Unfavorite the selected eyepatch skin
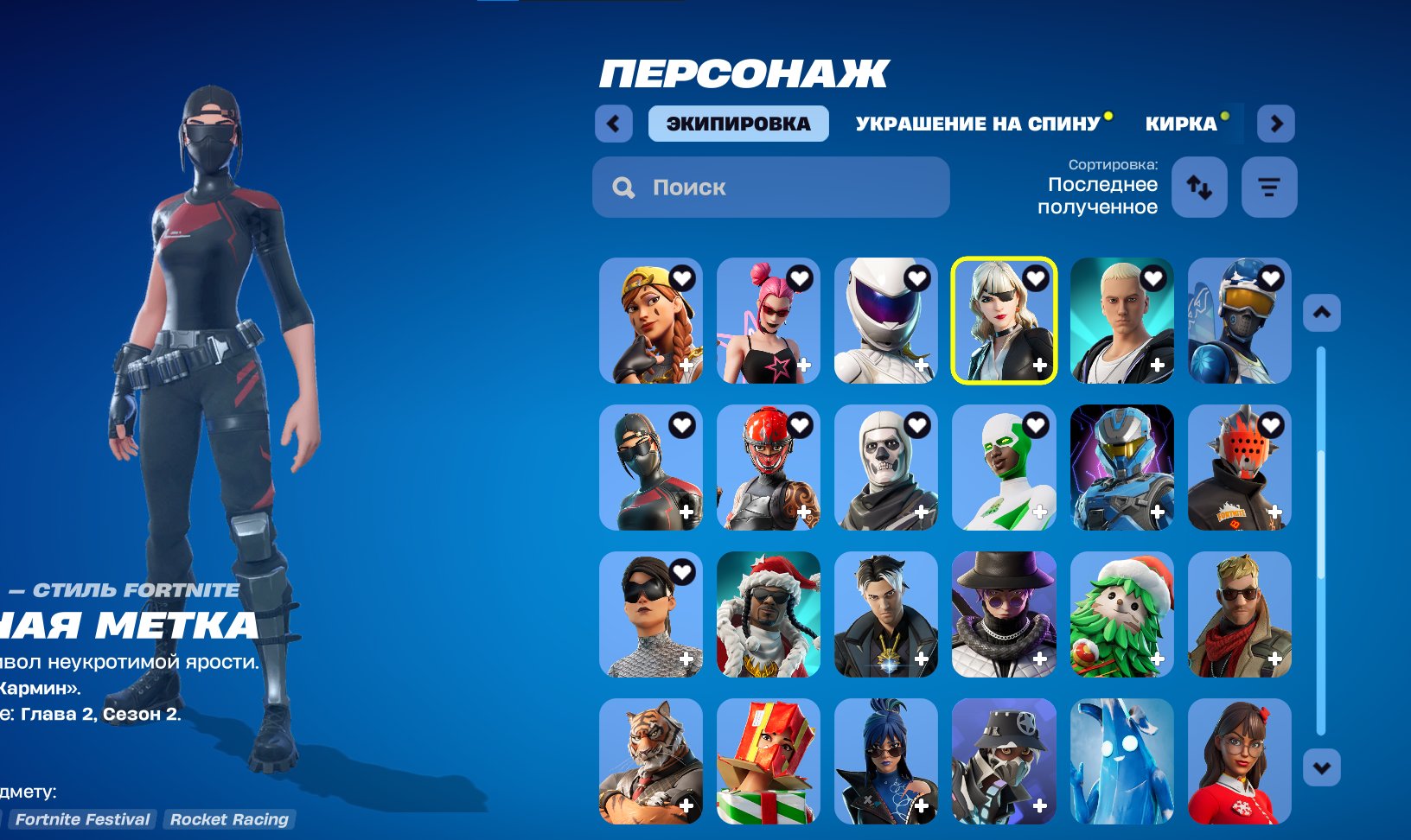 [x=1035, y=278]
